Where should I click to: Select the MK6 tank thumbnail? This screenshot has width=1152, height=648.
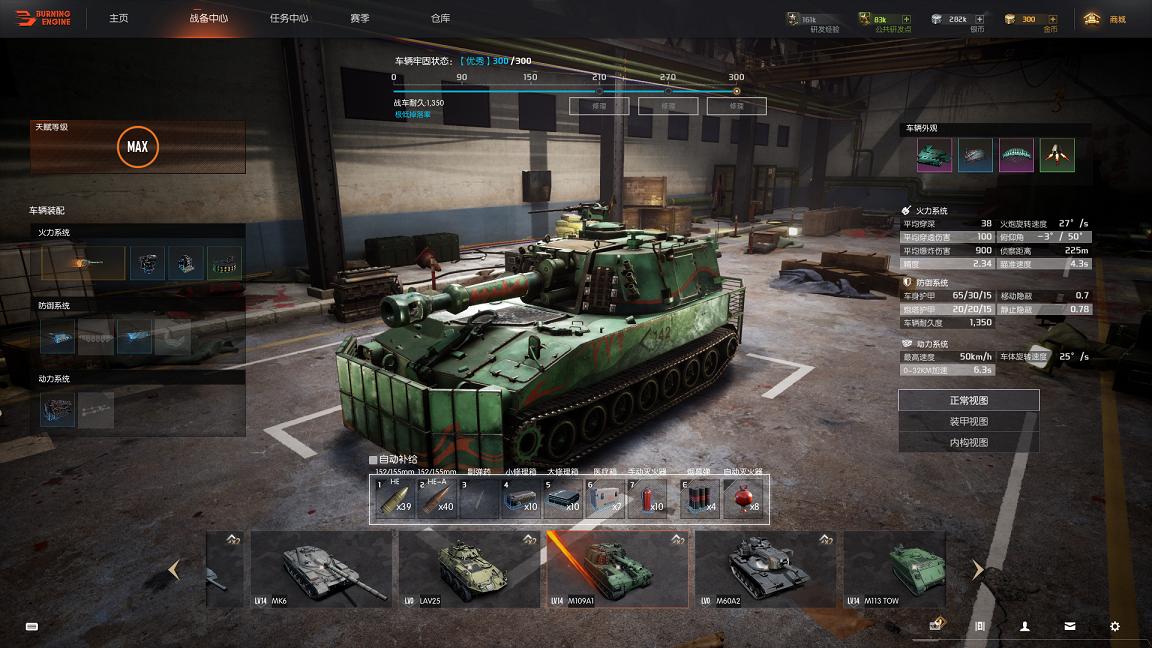321,569
